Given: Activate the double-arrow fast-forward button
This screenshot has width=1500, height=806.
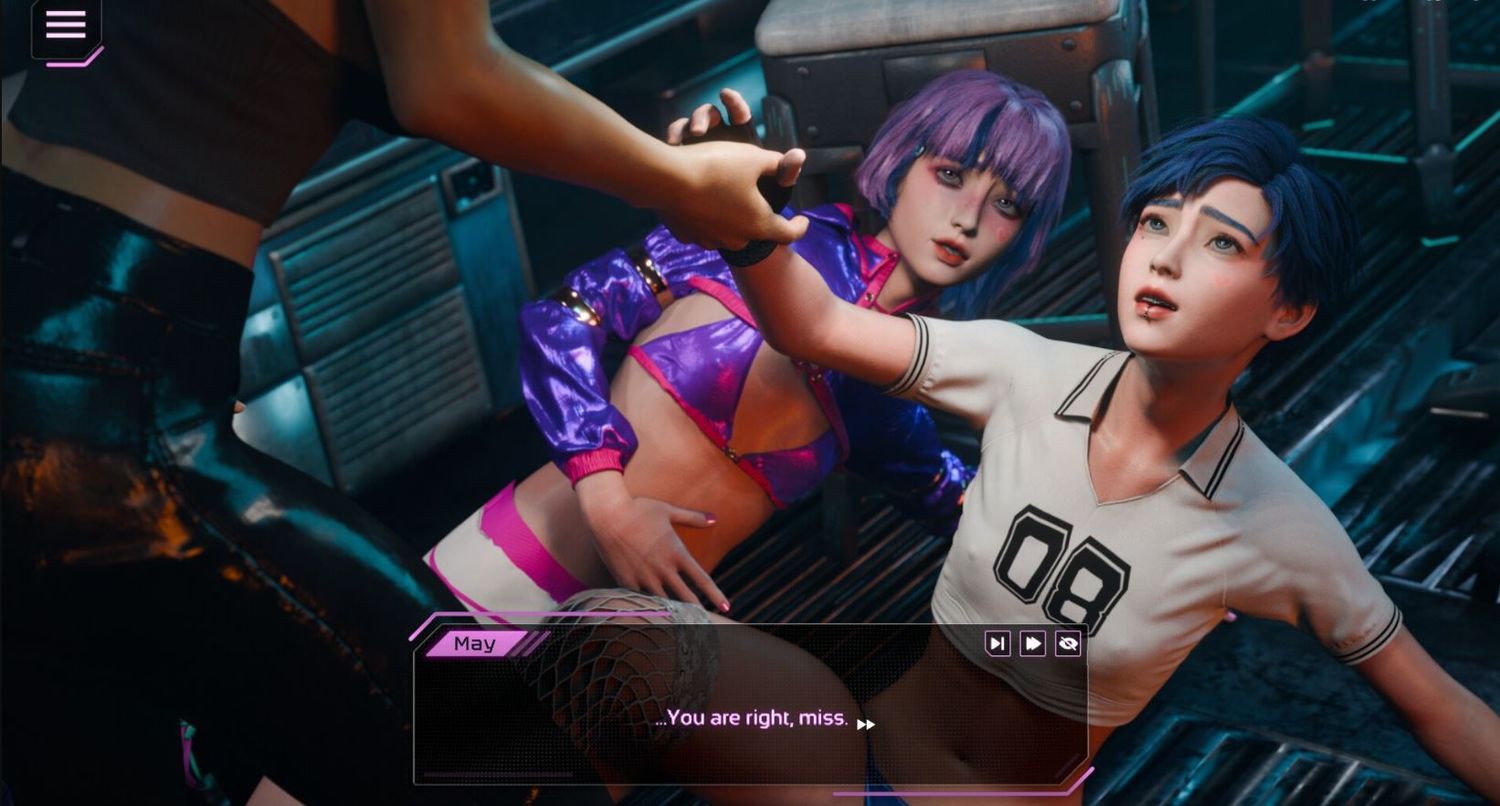Looking at the screenshot, I should coord(1032,643).
